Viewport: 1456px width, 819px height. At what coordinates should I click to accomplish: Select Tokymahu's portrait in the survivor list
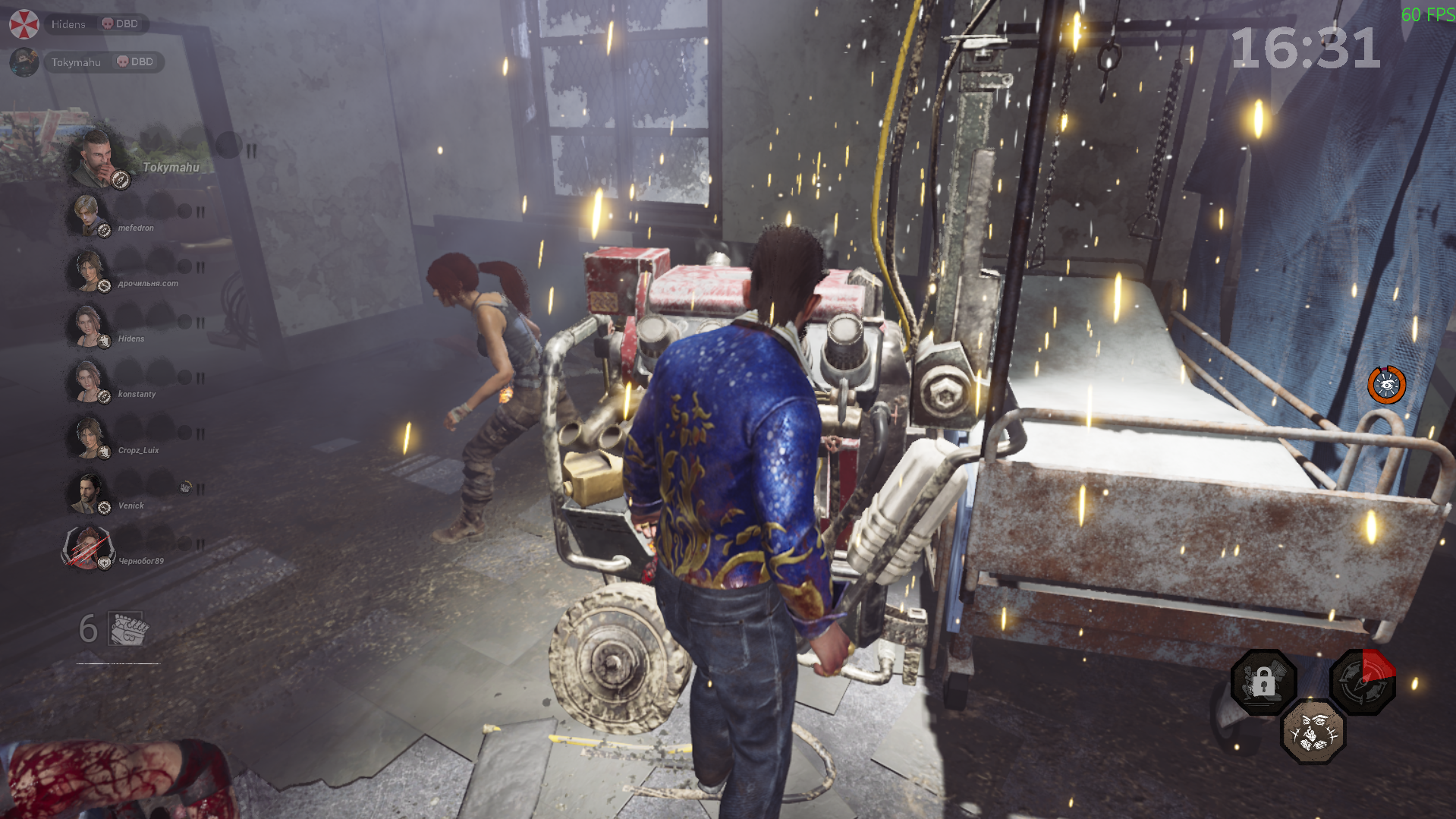tap(96, 158)
